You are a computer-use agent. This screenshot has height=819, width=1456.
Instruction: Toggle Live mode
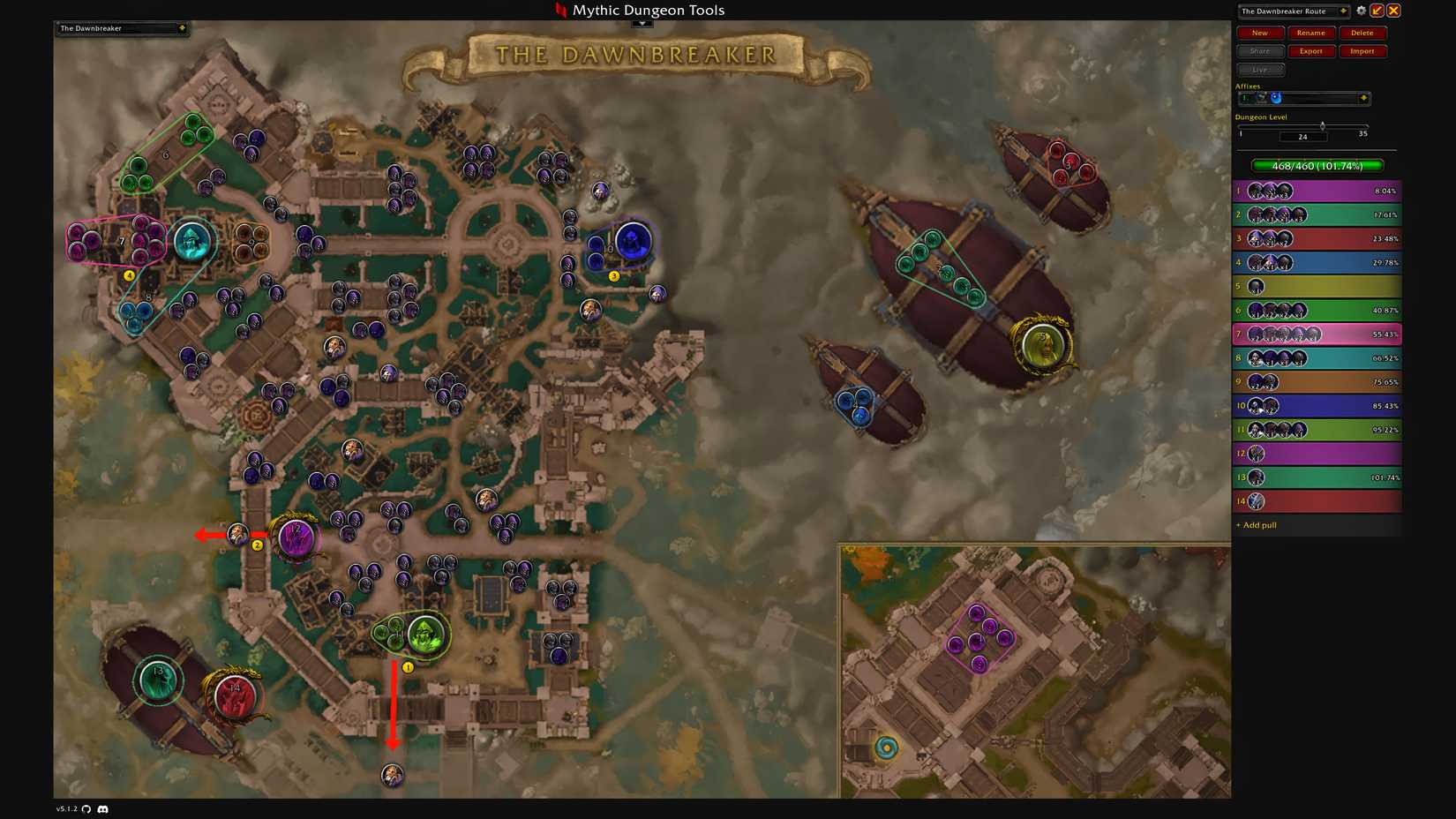click(x=1260, y=69)
